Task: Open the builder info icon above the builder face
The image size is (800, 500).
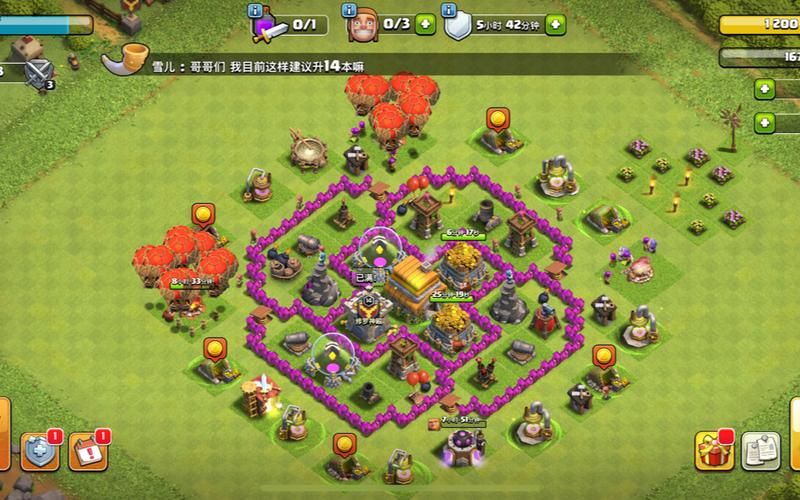Action: [352, 8]
